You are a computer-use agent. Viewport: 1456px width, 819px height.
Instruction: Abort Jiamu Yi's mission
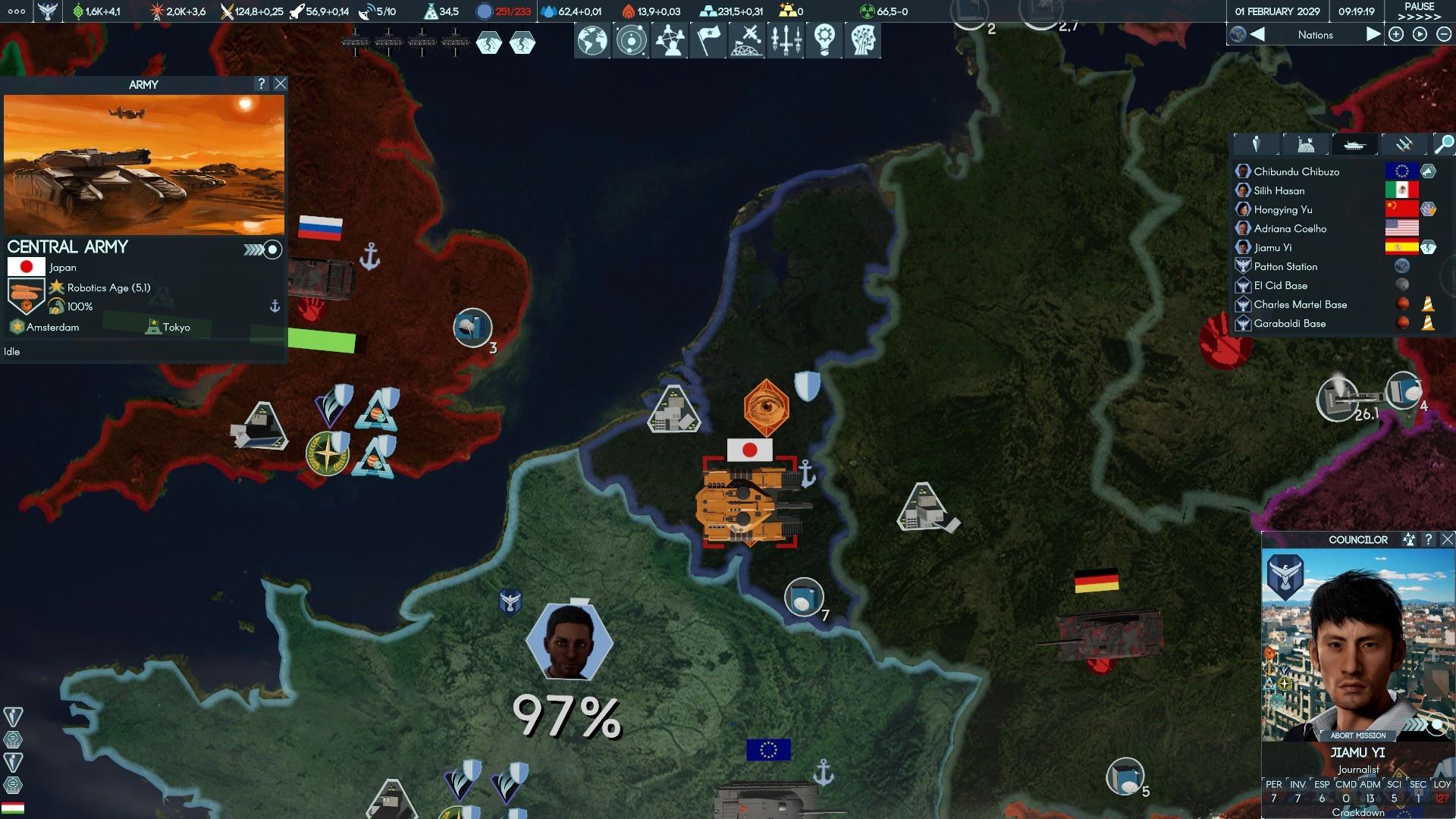coord(1357,736)
